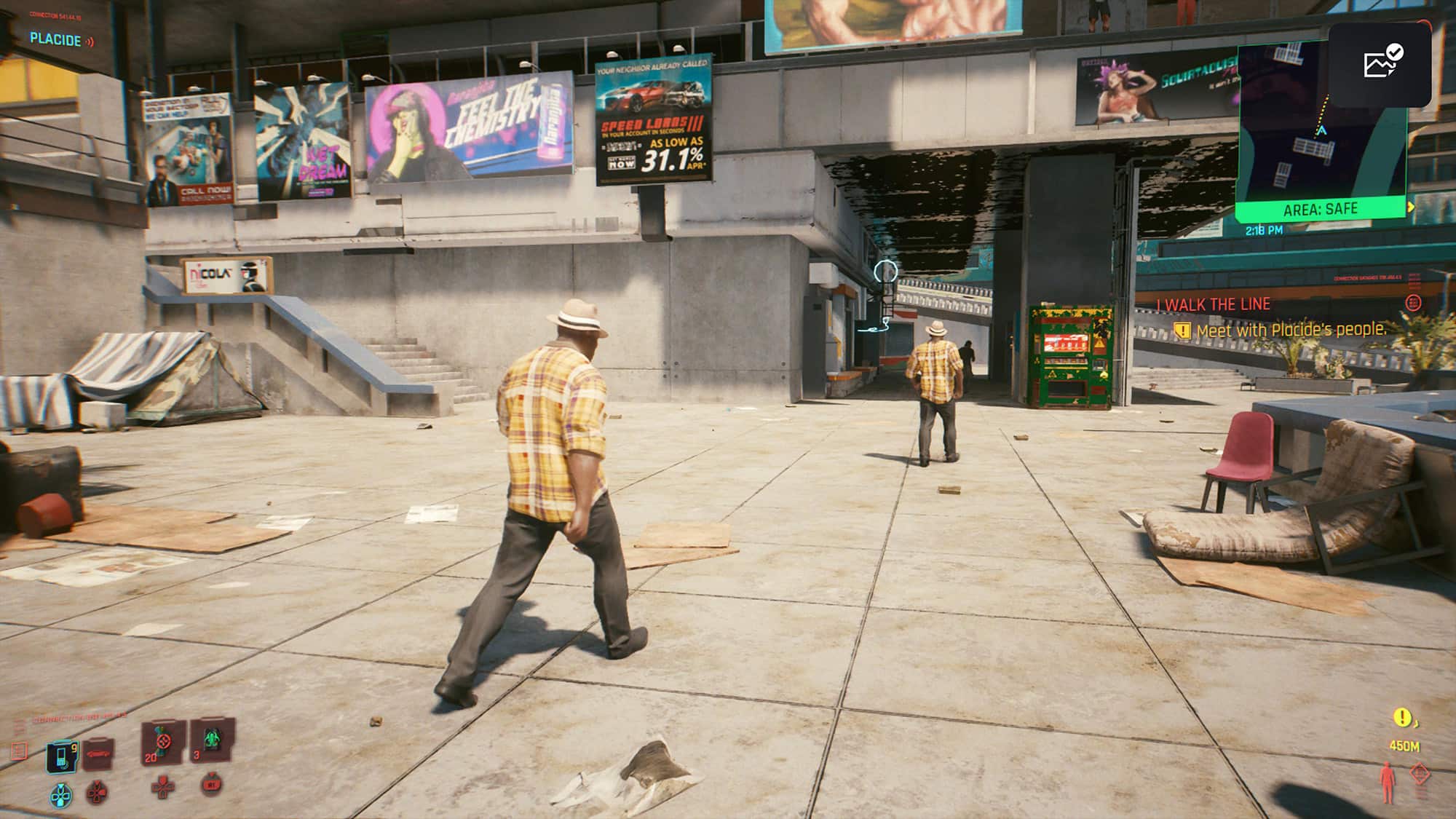Click the Placide caller name indicator

[x=55, y=40]
